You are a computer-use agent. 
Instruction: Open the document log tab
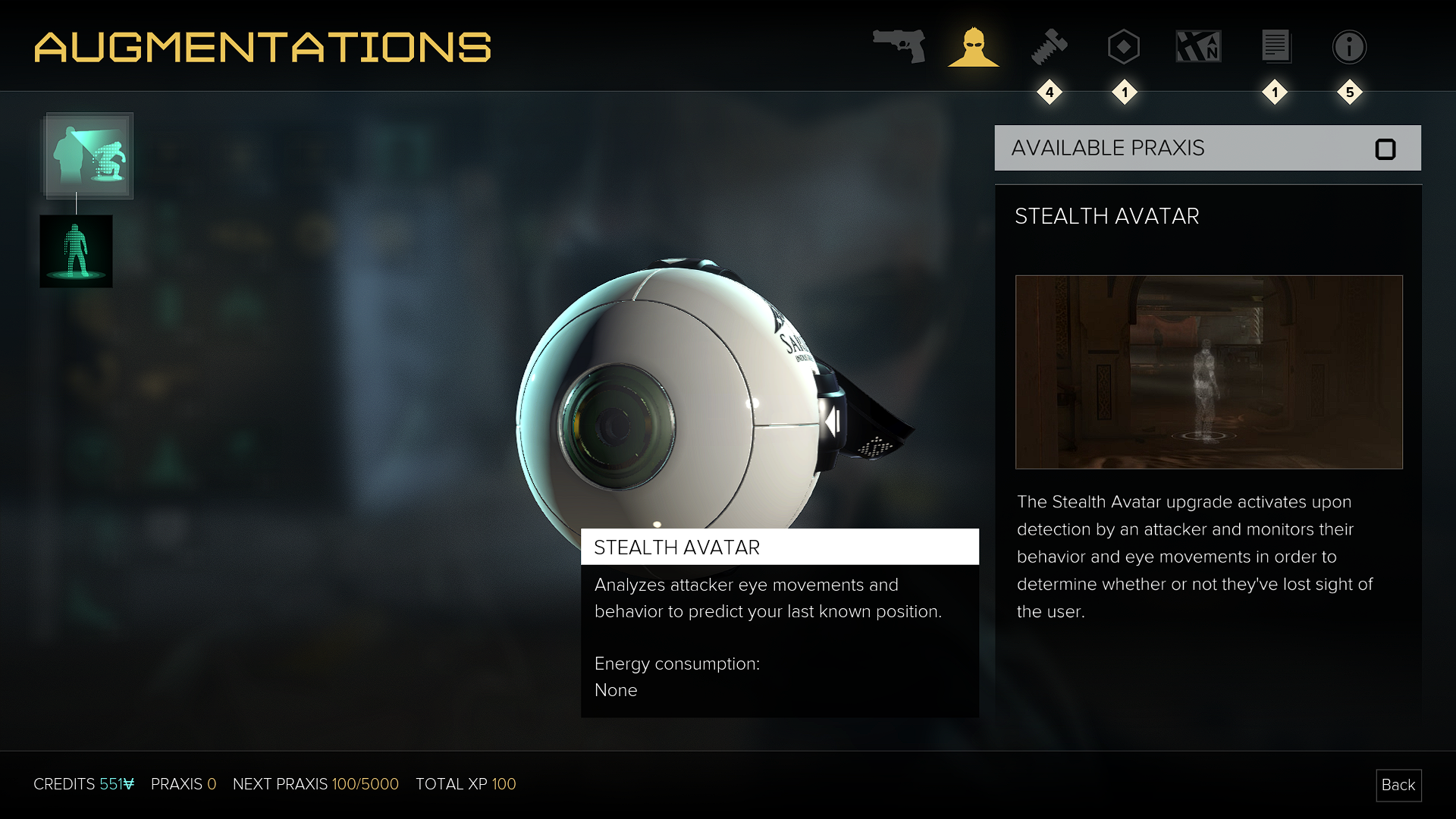1276,47
